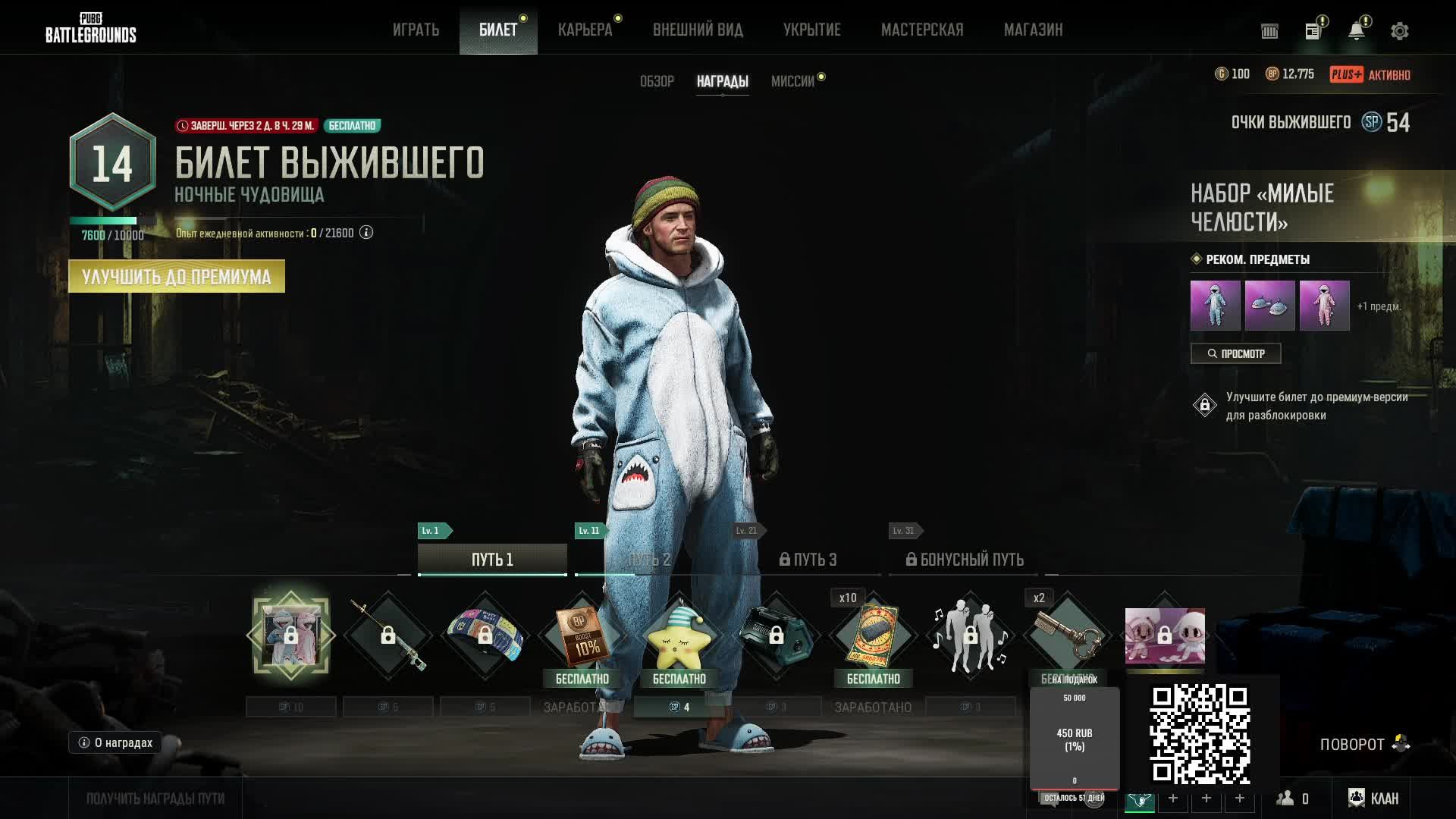Open the Играть menu tab
1456x819 pixels.
tap(416, 30)
